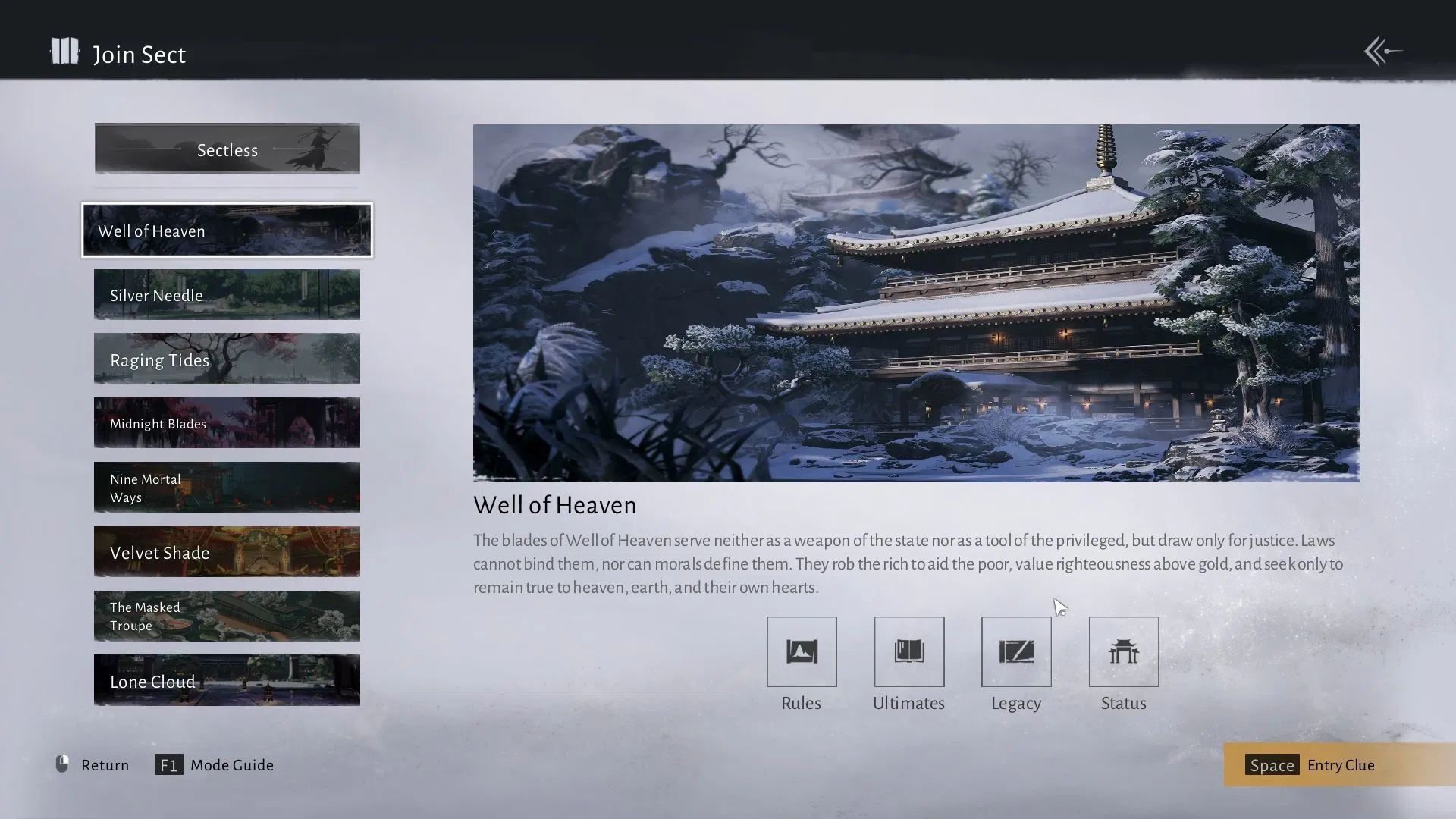Image resolution: width=1456 pixels, height=819 pixels.
Task: Open the Midnight Blades sect entry
Action: [x=227, y=423]
